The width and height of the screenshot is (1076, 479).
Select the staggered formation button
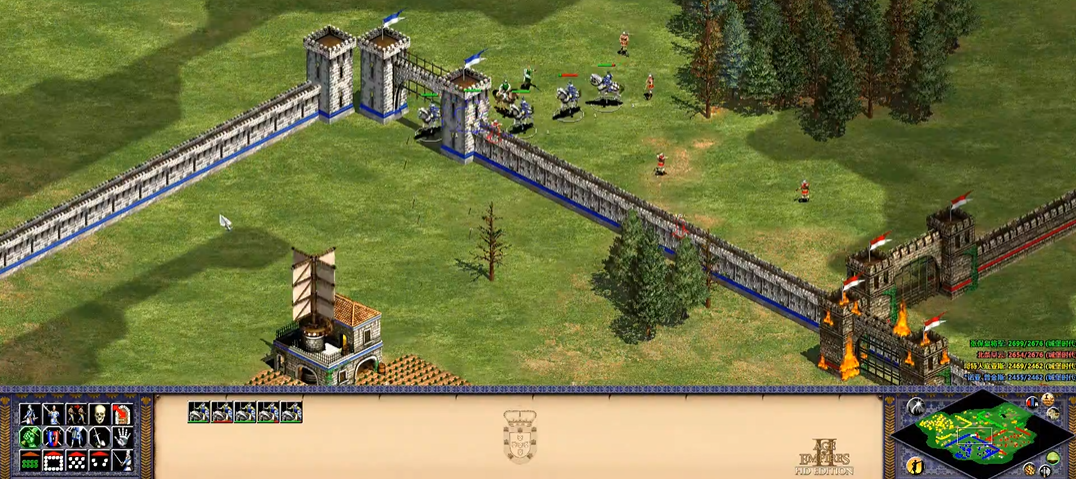click(x=76, y=461)
